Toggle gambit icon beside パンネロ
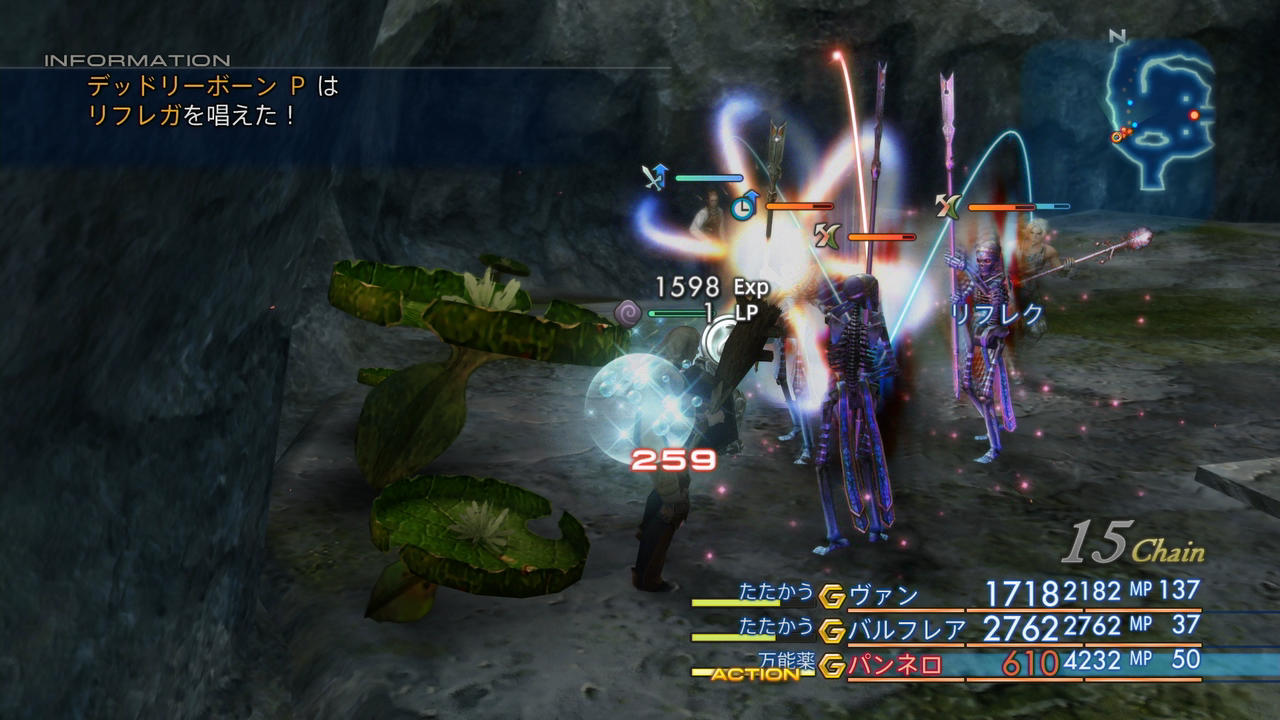This screenshot has width=1280, height=720. [832, 664]
